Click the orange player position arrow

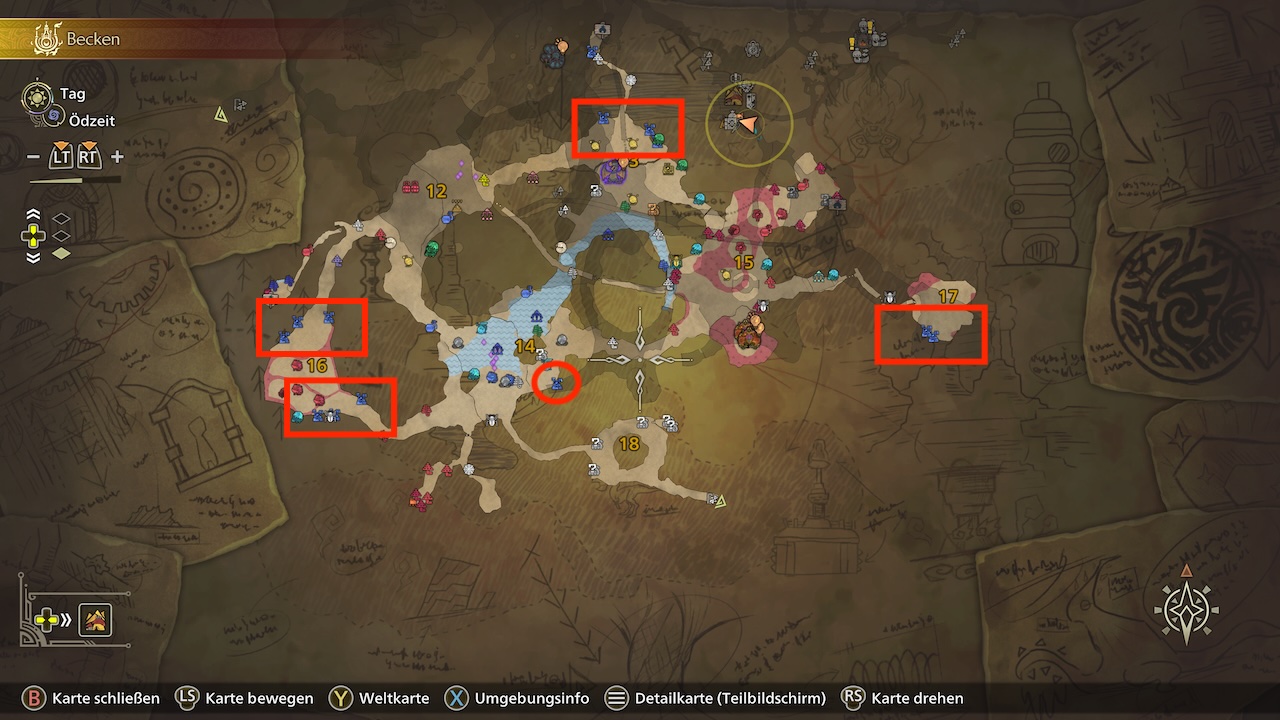pos(749,123)
